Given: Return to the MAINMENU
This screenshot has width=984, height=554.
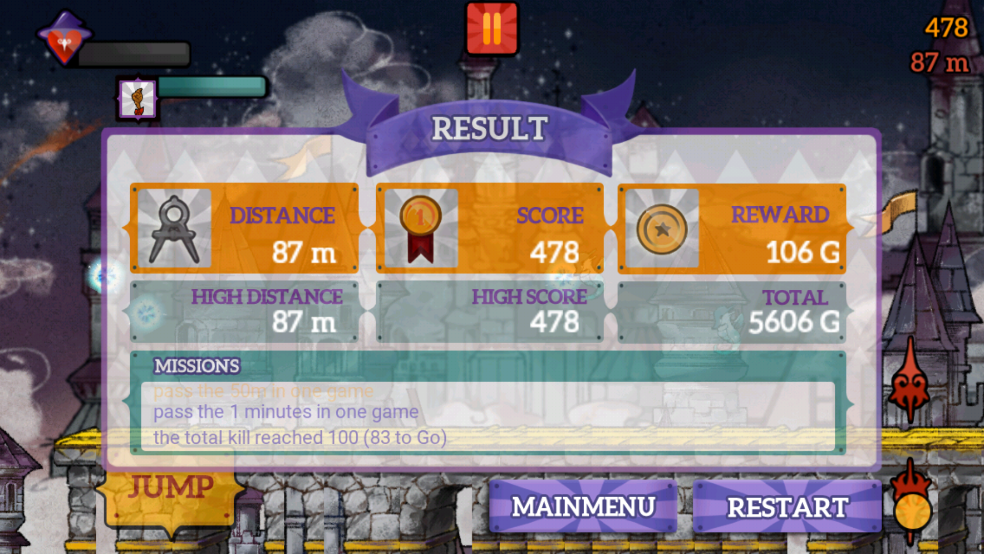Looking at the screenshot, I should pyautogui.click(x=583, y=506).
